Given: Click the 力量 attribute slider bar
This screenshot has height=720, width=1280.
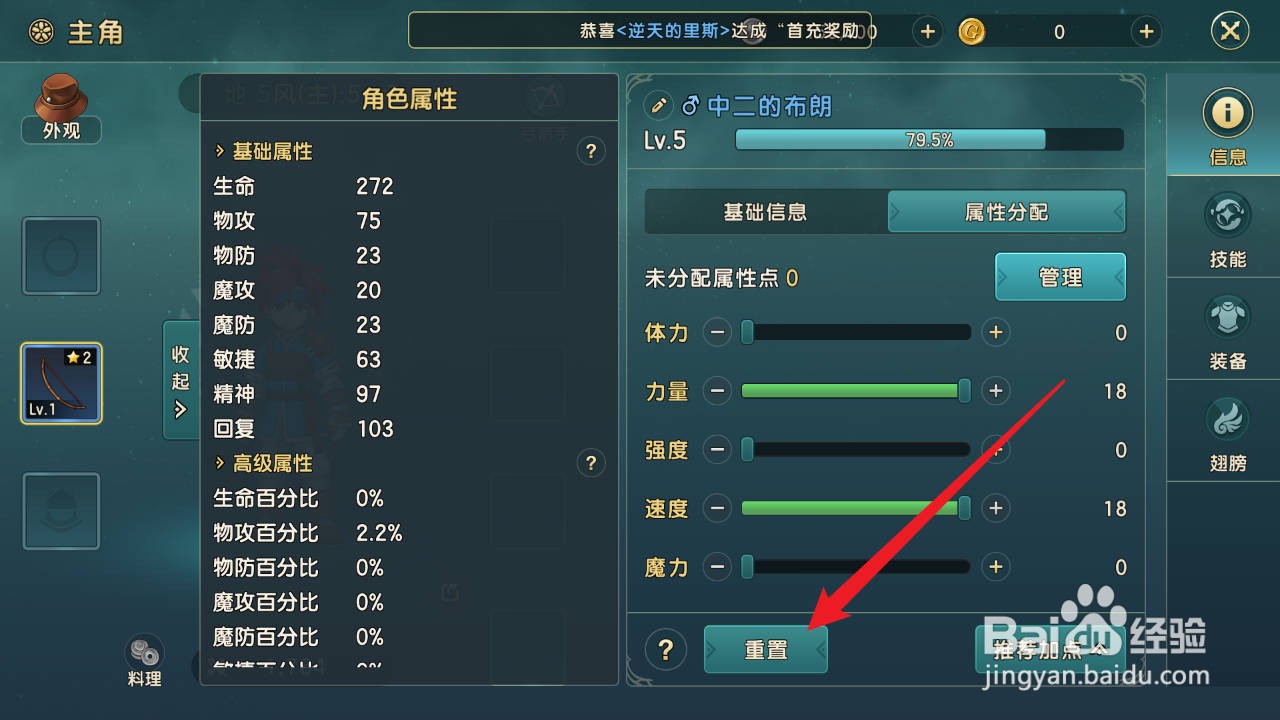Looking at the screenshot, I should 855,391.
